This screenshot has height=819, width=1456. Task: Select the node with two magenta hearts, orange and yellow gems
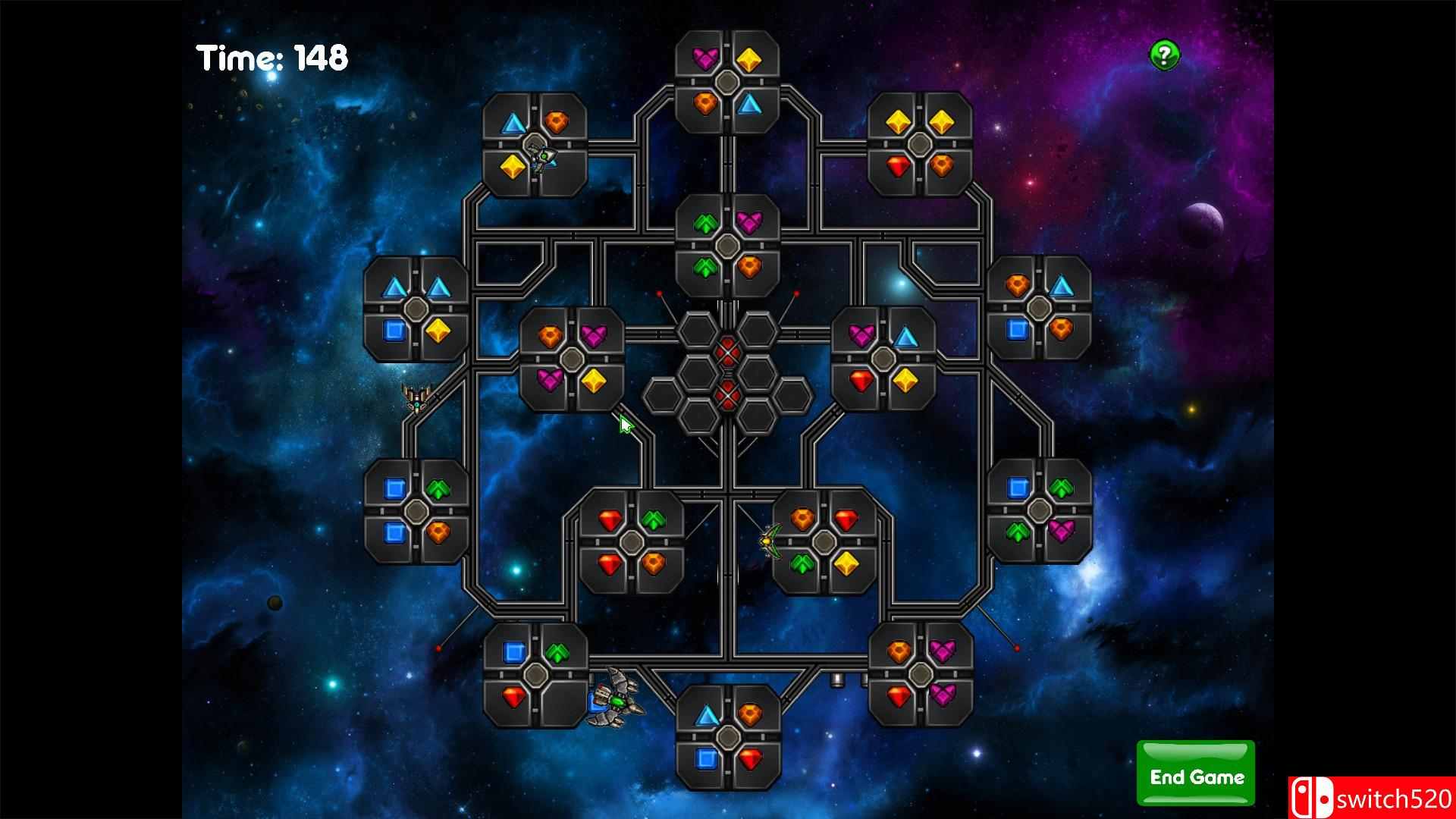tap(571, 359)
